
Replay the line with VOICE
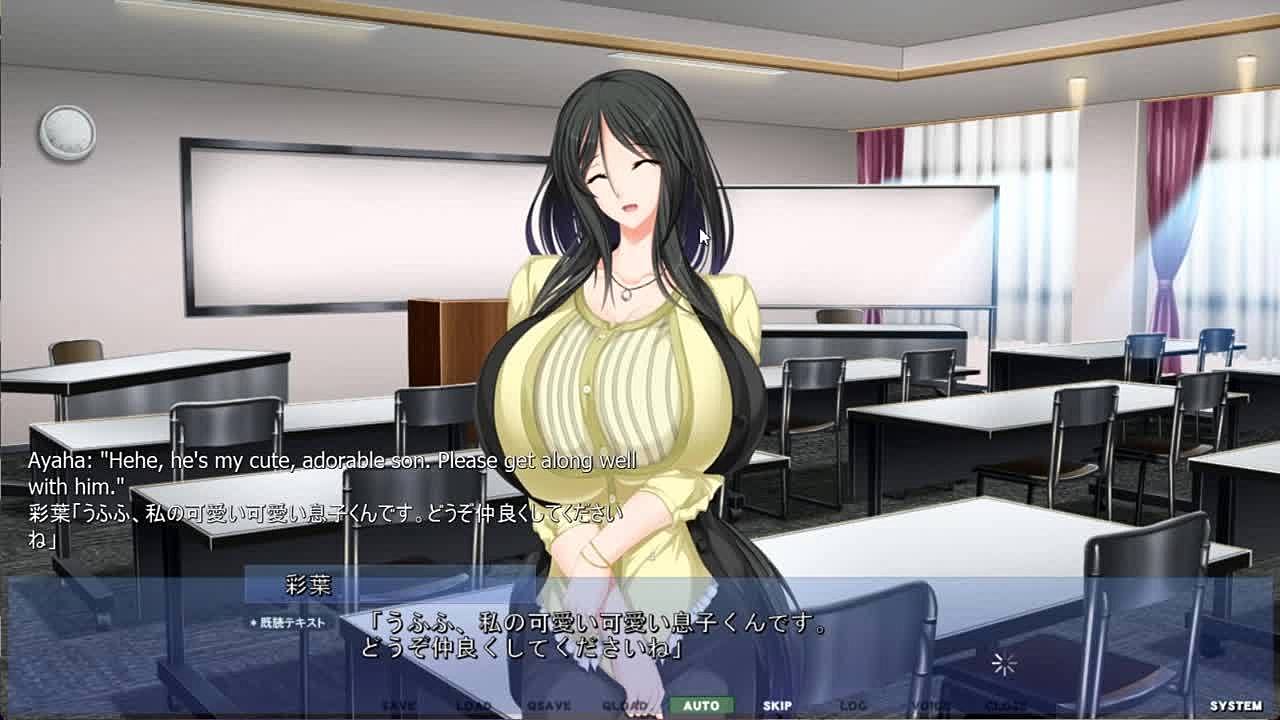929,705
